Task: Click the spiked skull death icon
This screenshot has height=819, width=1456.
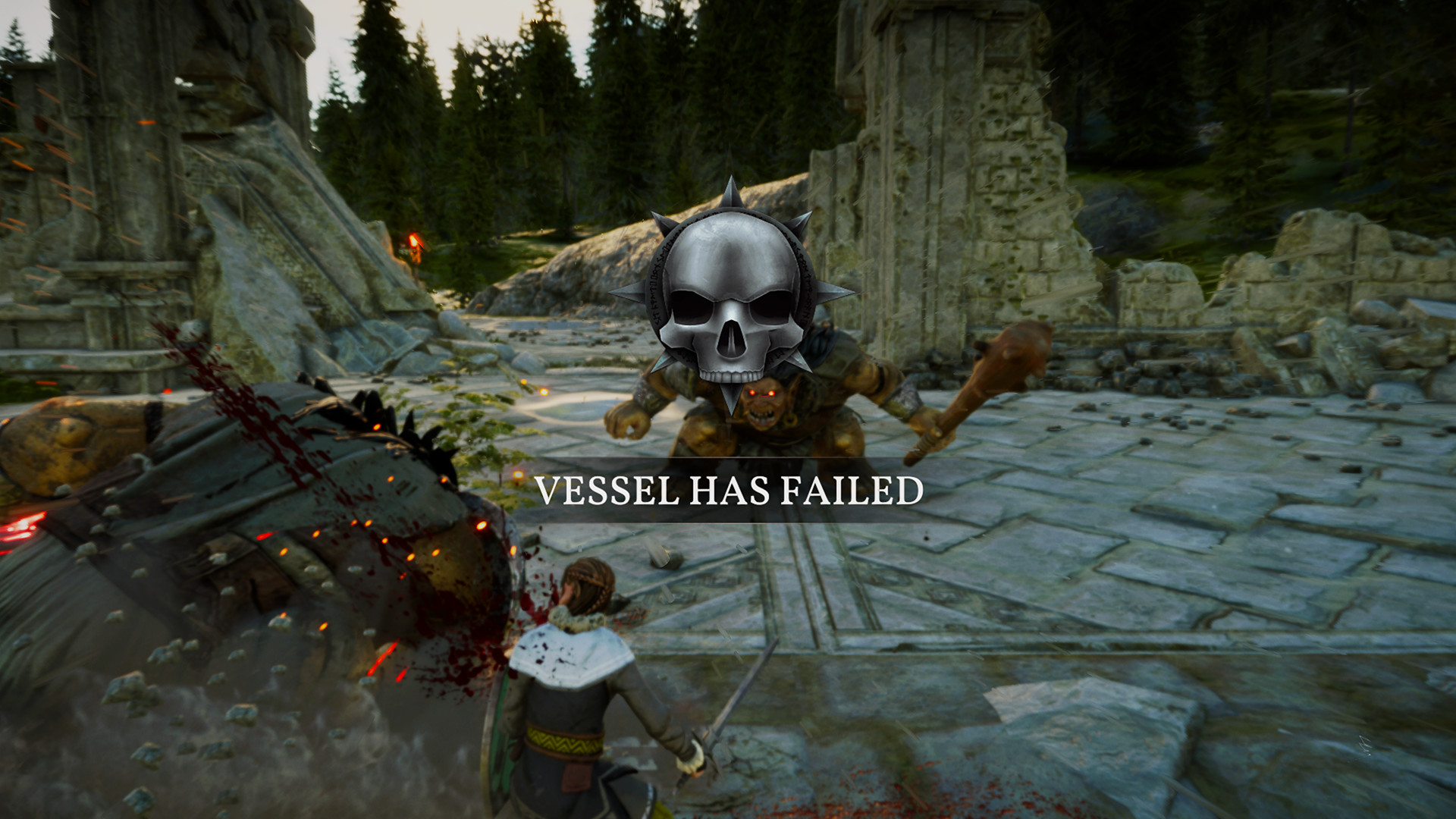Action: pyautogui.click(x=732, y=303)
